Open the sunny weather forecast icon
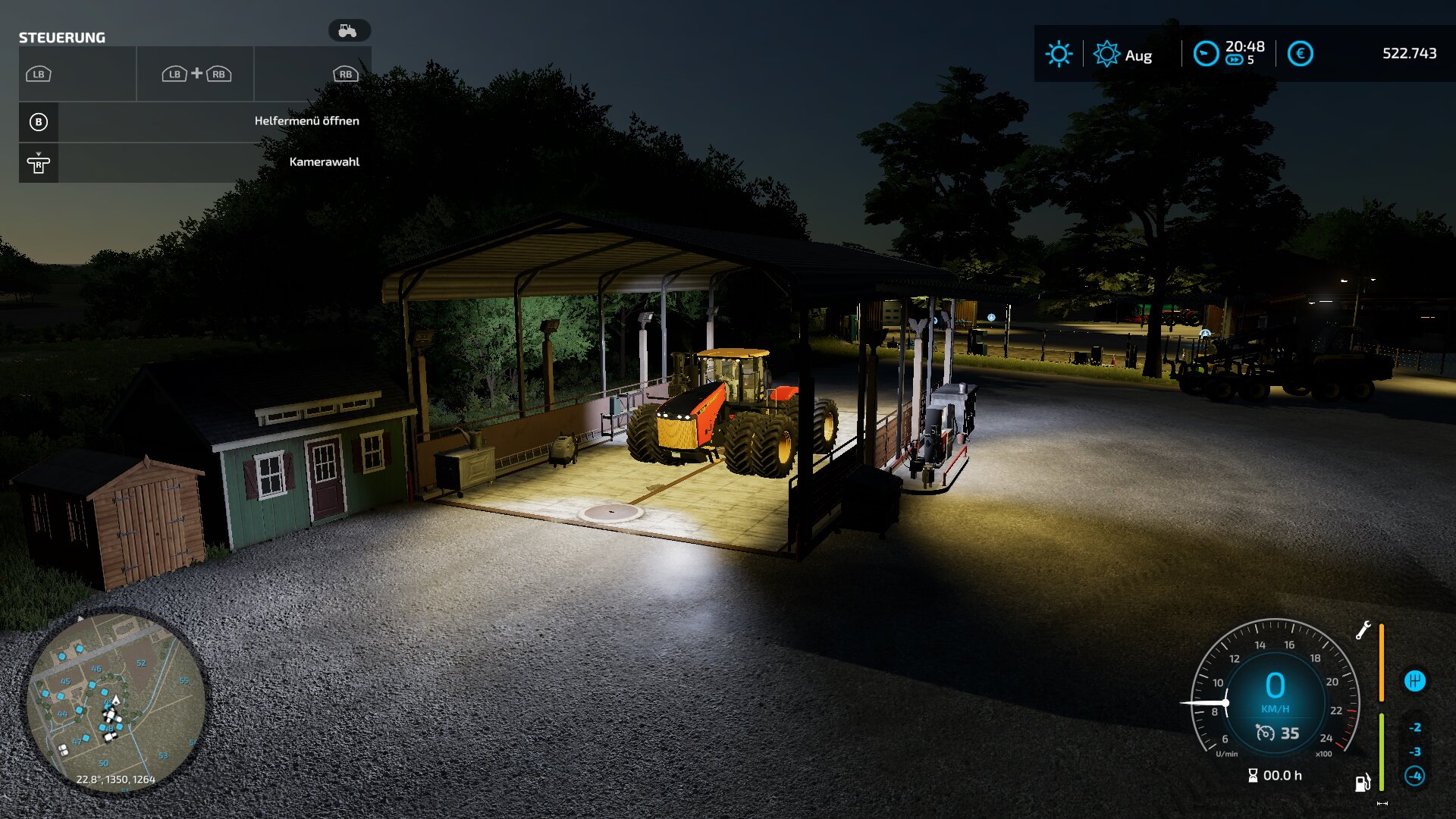The width and height of the screenshot is (1456, 819). pos(1059,54)
